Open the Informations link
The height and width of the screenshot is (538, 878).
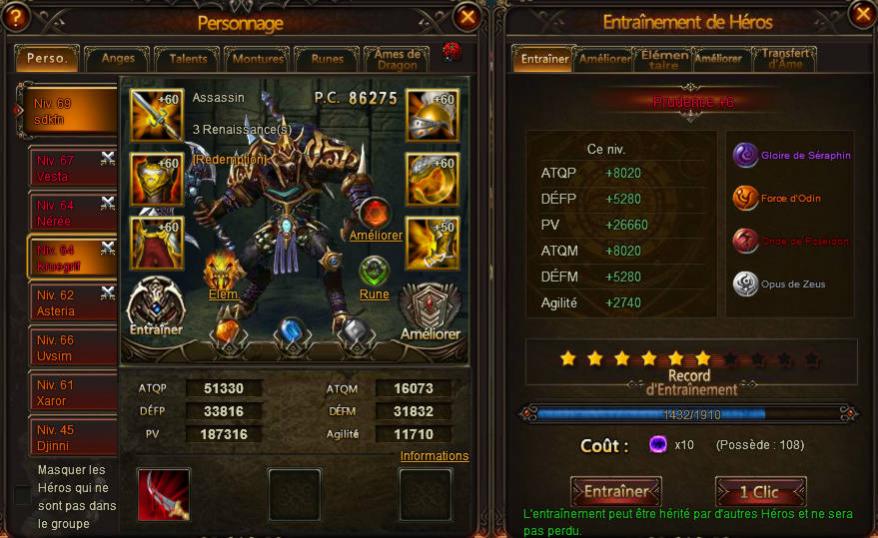click(434, 456)
